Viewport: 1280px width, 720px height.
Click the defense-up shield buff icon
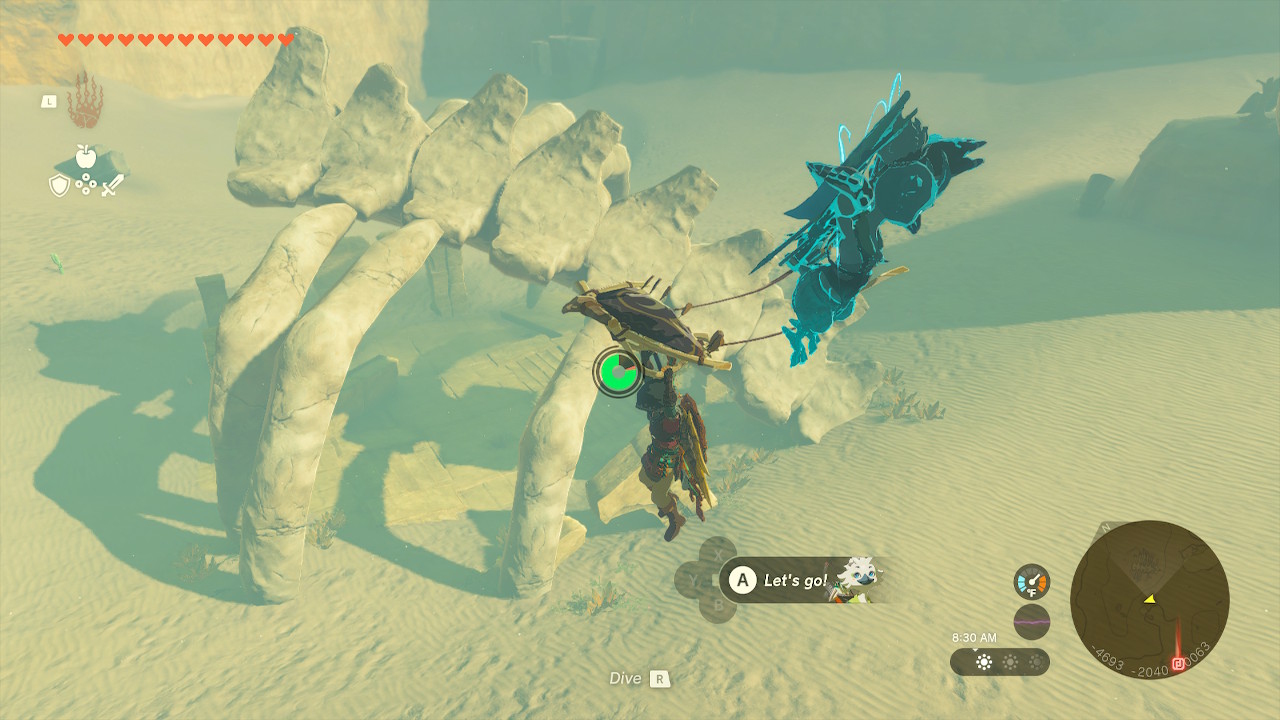click(x=58, y=186)
